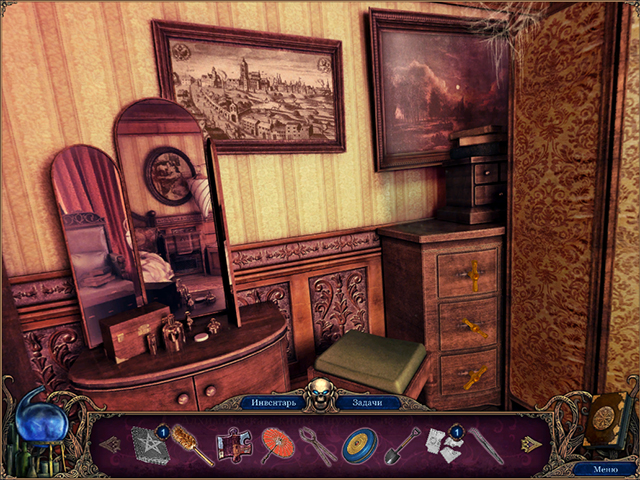This screenshot has width=640, height=480.
Task: Select the metal tongs item
Action: pos(317,445)
